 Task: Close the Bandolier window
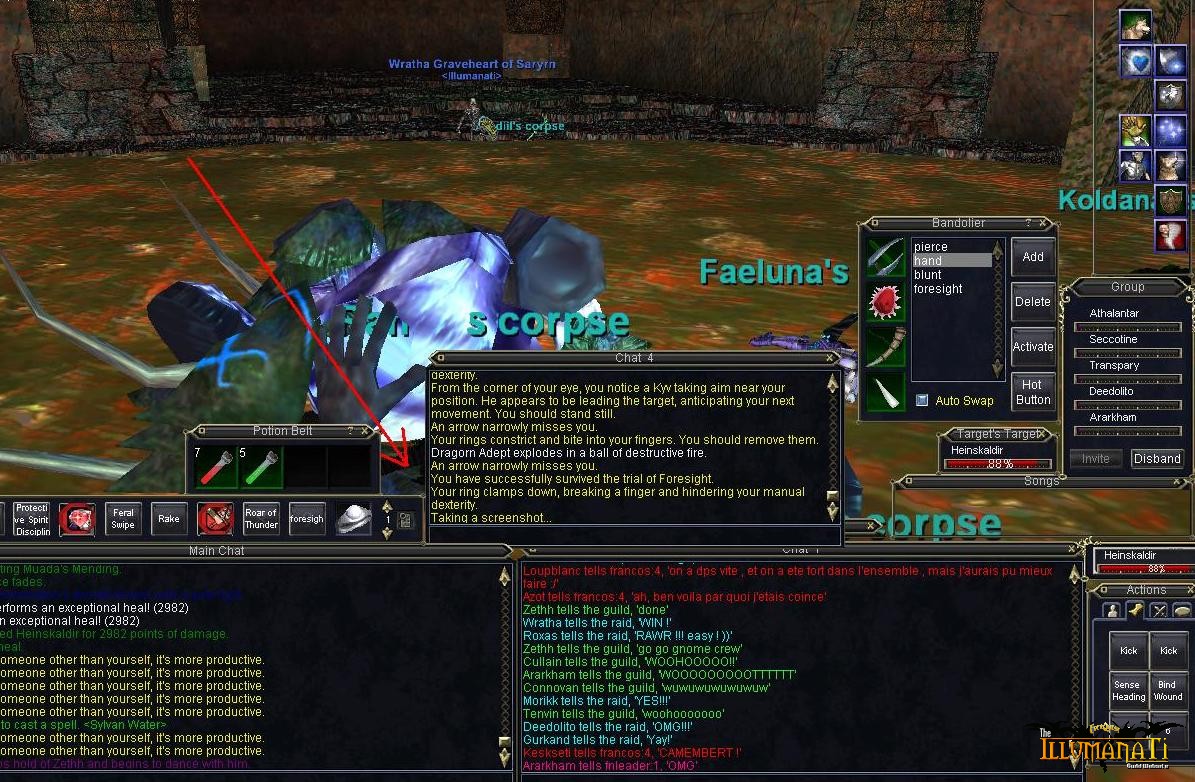tap(1045, 223)
